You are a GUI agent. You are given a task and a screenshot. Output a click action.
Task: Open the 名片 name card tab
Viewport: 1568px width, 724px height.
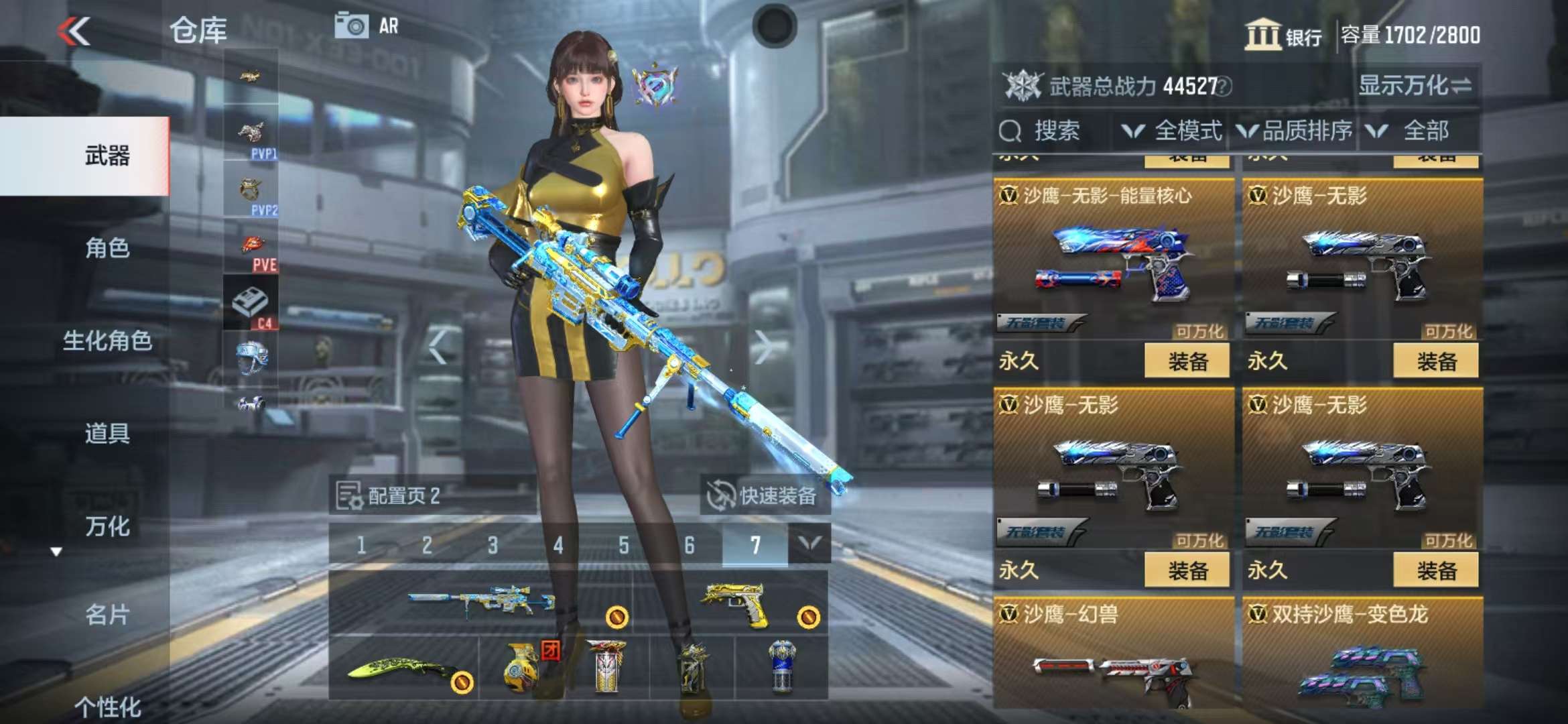[107, 614]
